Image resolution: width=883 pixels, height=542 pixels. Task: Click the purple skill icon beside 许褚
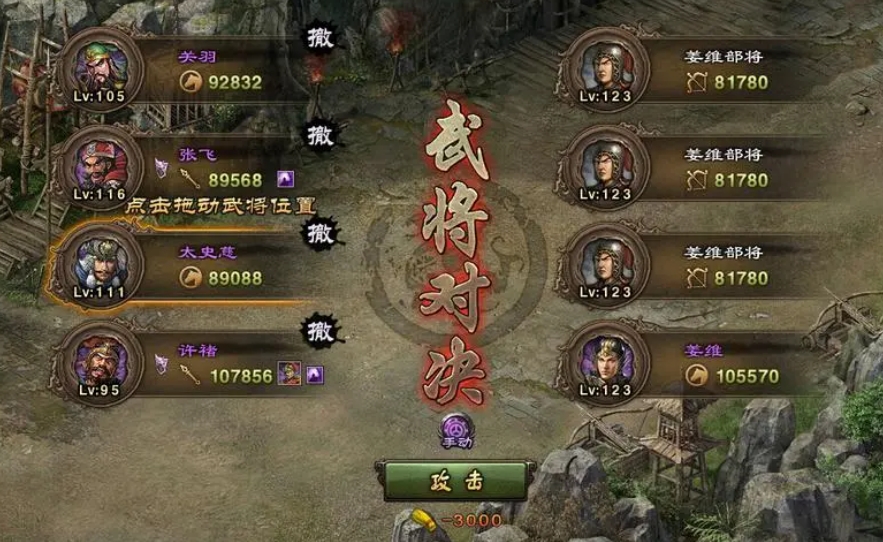point(315,375)
